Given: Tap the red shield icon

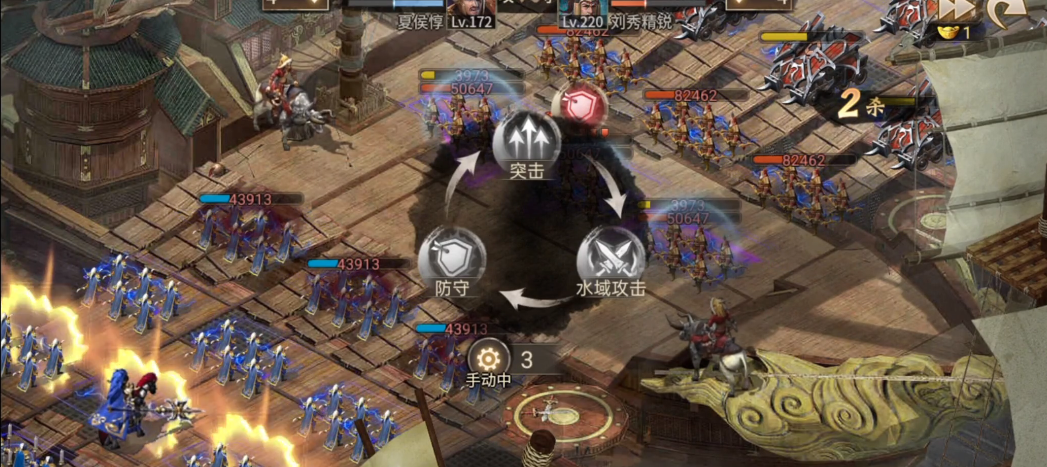Looking at the screenshot, I should click(580, 105).
